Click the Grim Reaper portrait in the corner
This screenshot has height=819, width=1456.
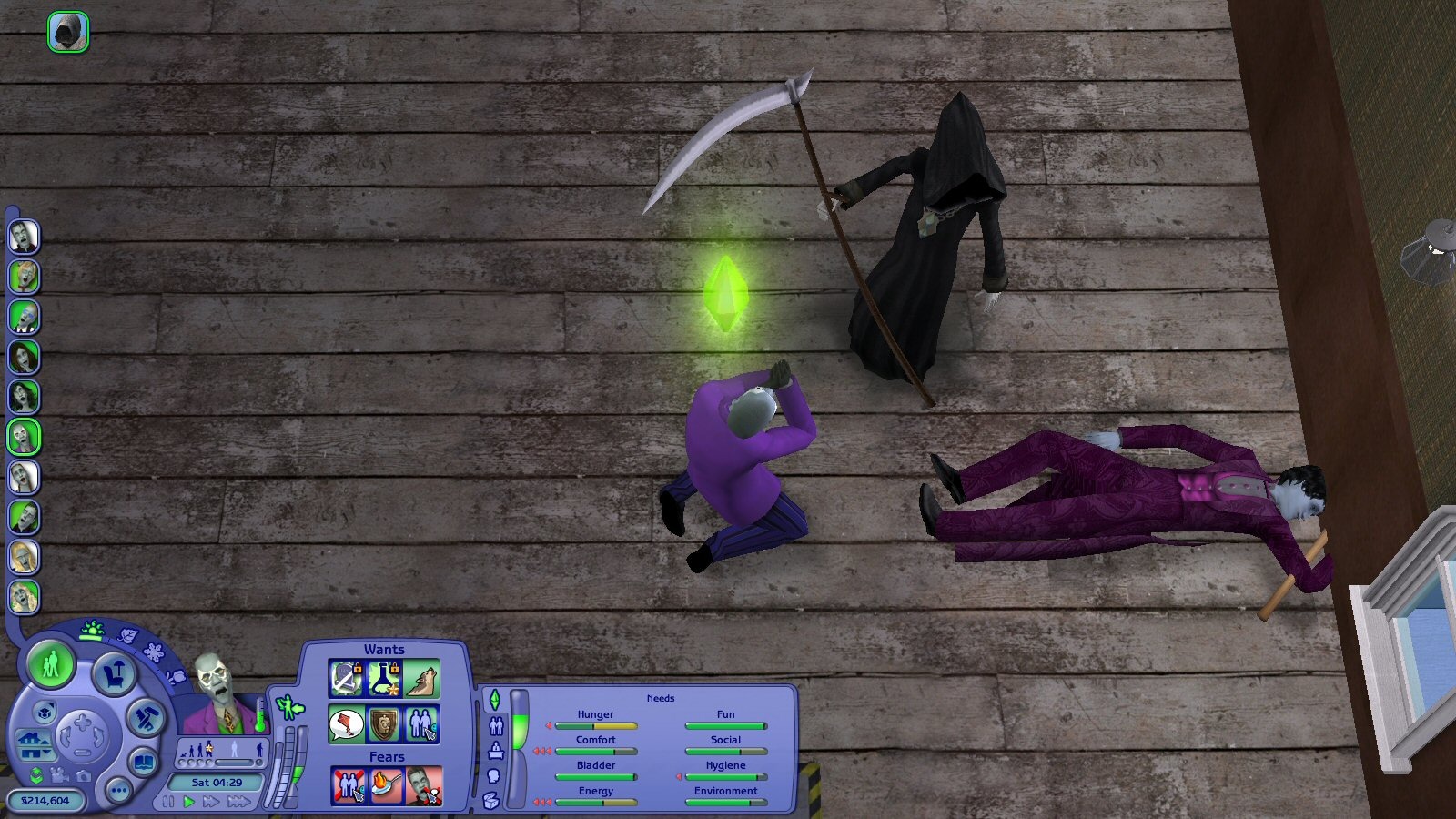tap(68, 32)
